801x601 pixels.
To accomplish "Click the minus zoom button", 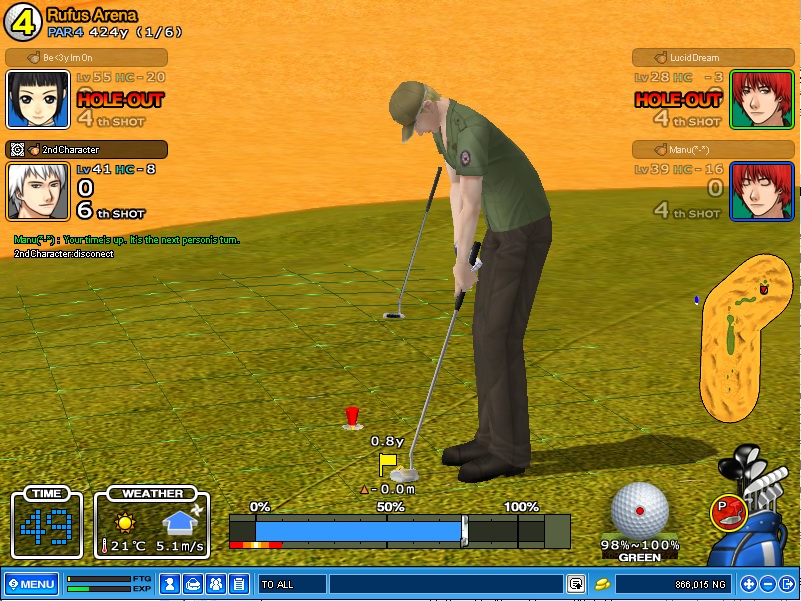I will 768,584.
